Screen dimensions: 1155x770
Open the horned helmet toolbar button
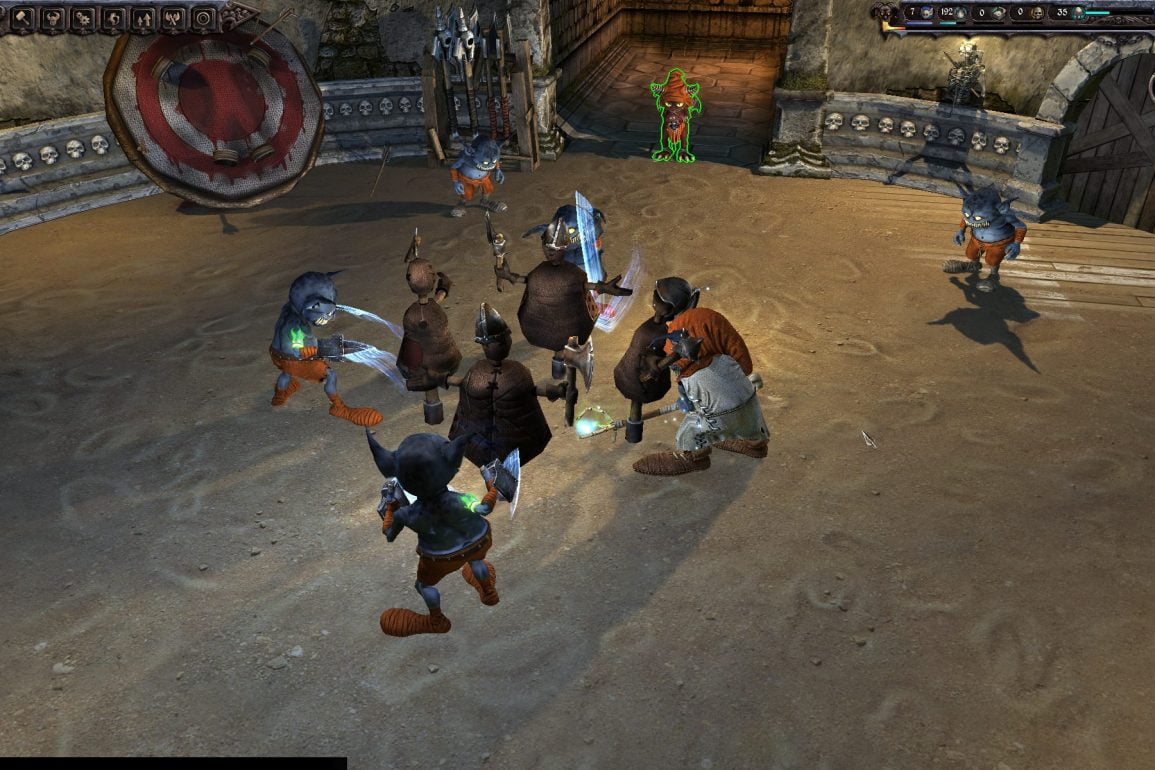pos(50,18)
